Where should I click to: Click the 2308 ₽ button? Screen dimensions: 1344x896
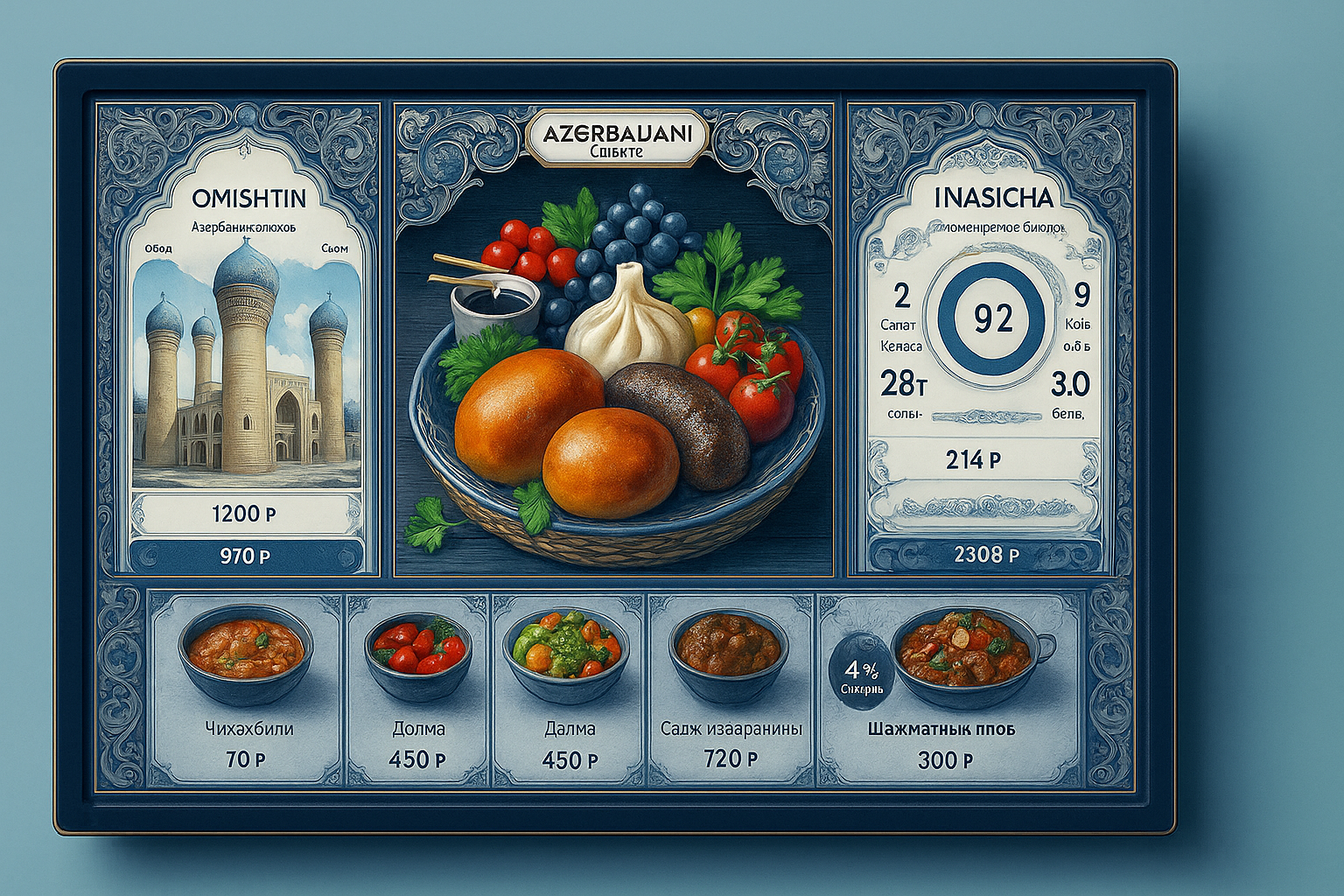coord(986,555)
